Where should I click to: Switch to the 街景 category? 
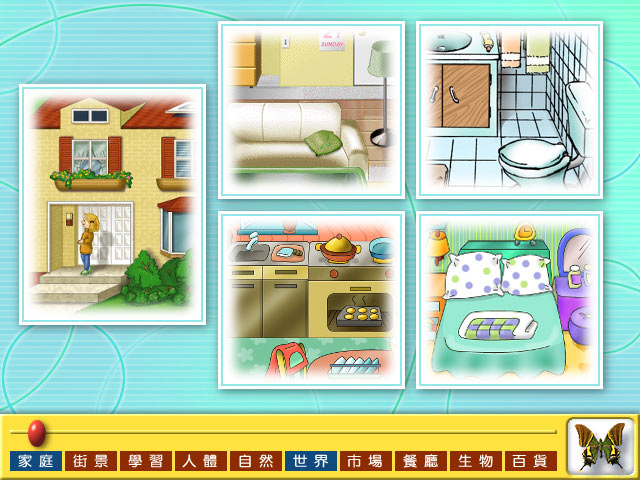click(x=91, y=461)
